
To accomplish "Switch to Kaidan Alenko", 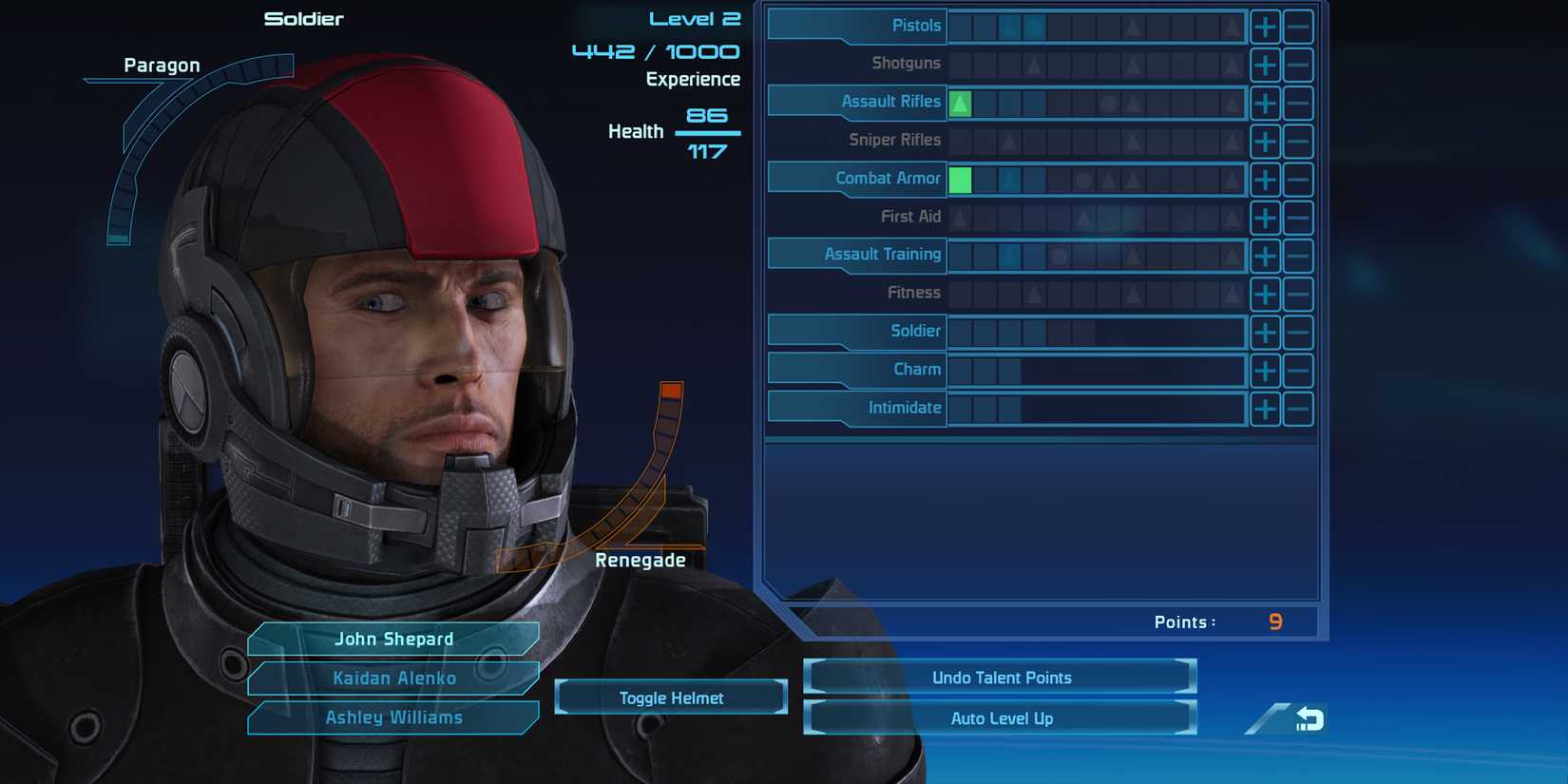I will click(x=393, y=678).
